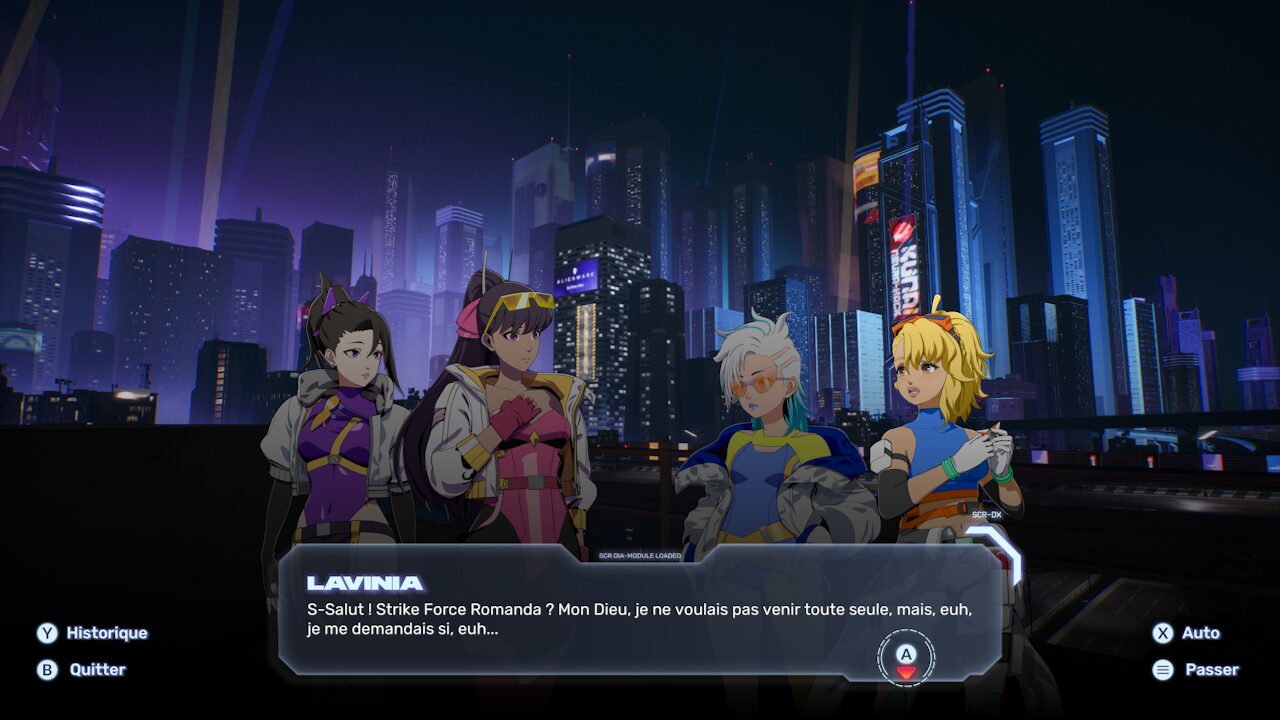Toggle Auto dialogue advance
Viewport: 1280px width, 720px height.
point(1188,633)
